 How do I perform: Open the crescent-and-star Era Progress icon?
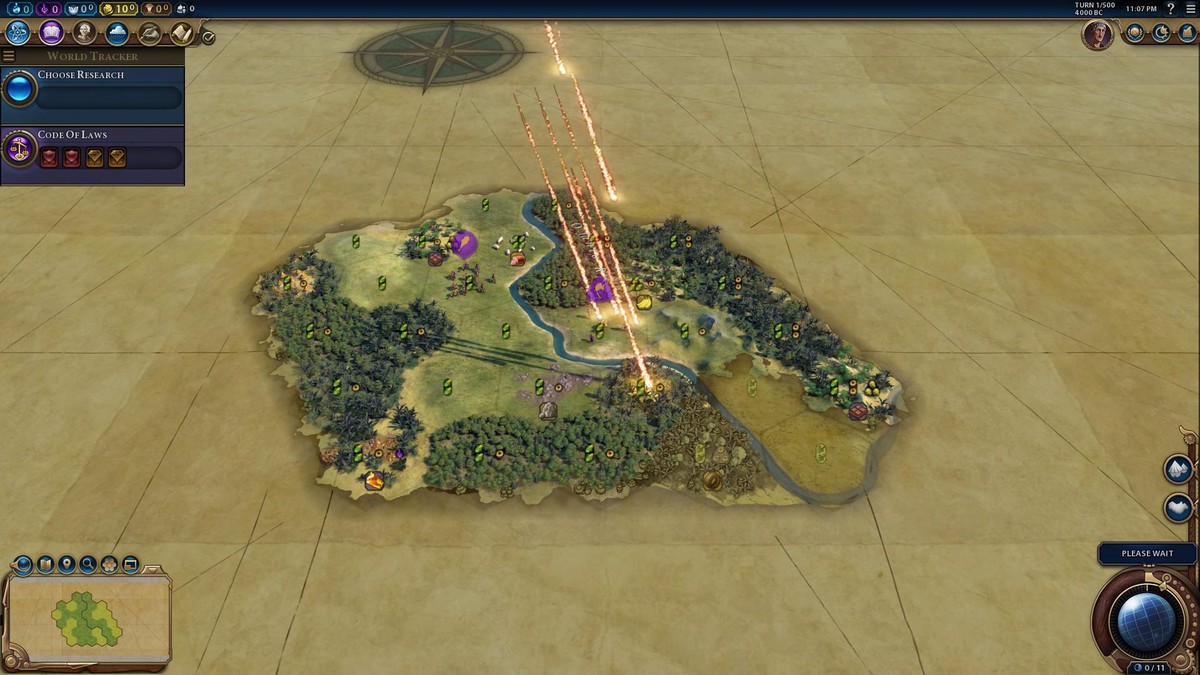pos(1161,33)
